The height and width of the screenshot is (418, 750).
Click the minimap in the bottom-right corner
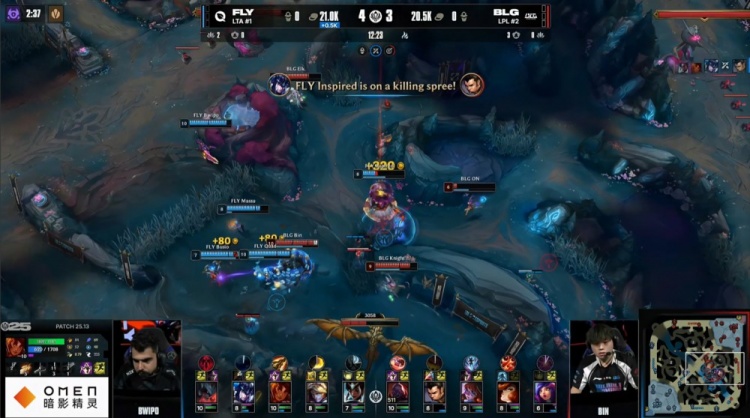(x=691, y=364)
